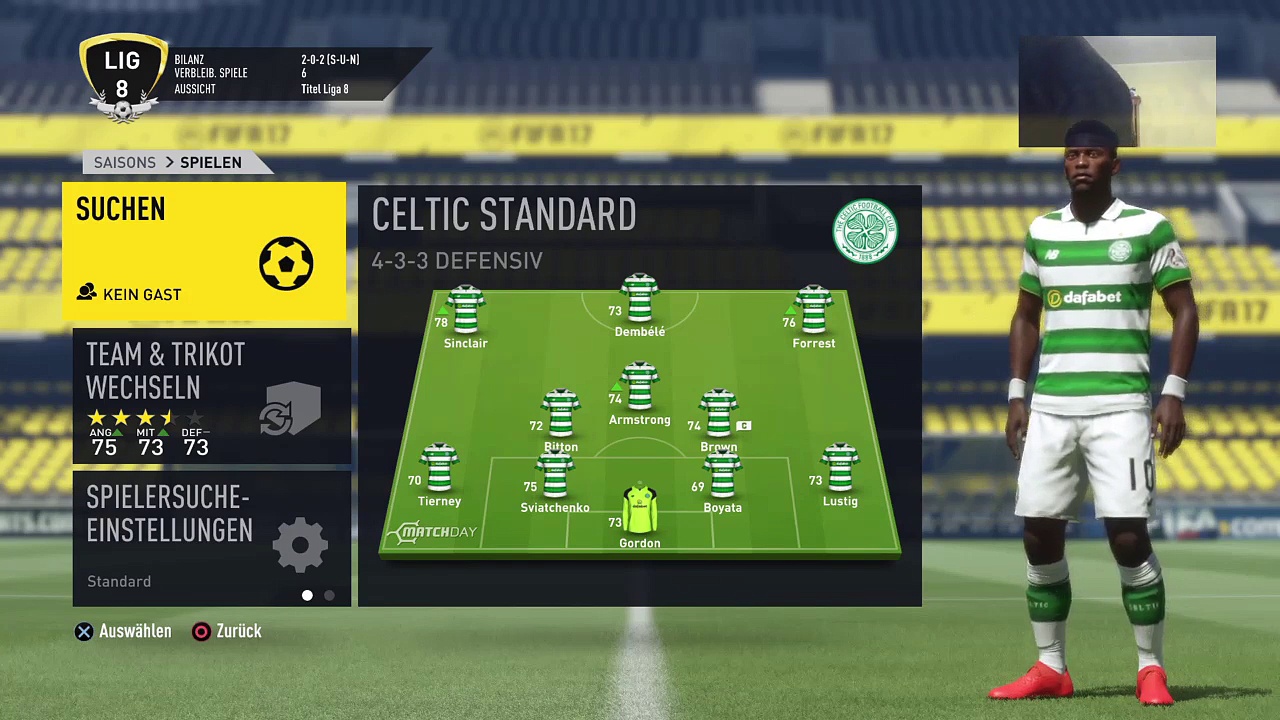Pick defender Boyata
This screenshot has height=720, width=1280.
tap(722, 477)
